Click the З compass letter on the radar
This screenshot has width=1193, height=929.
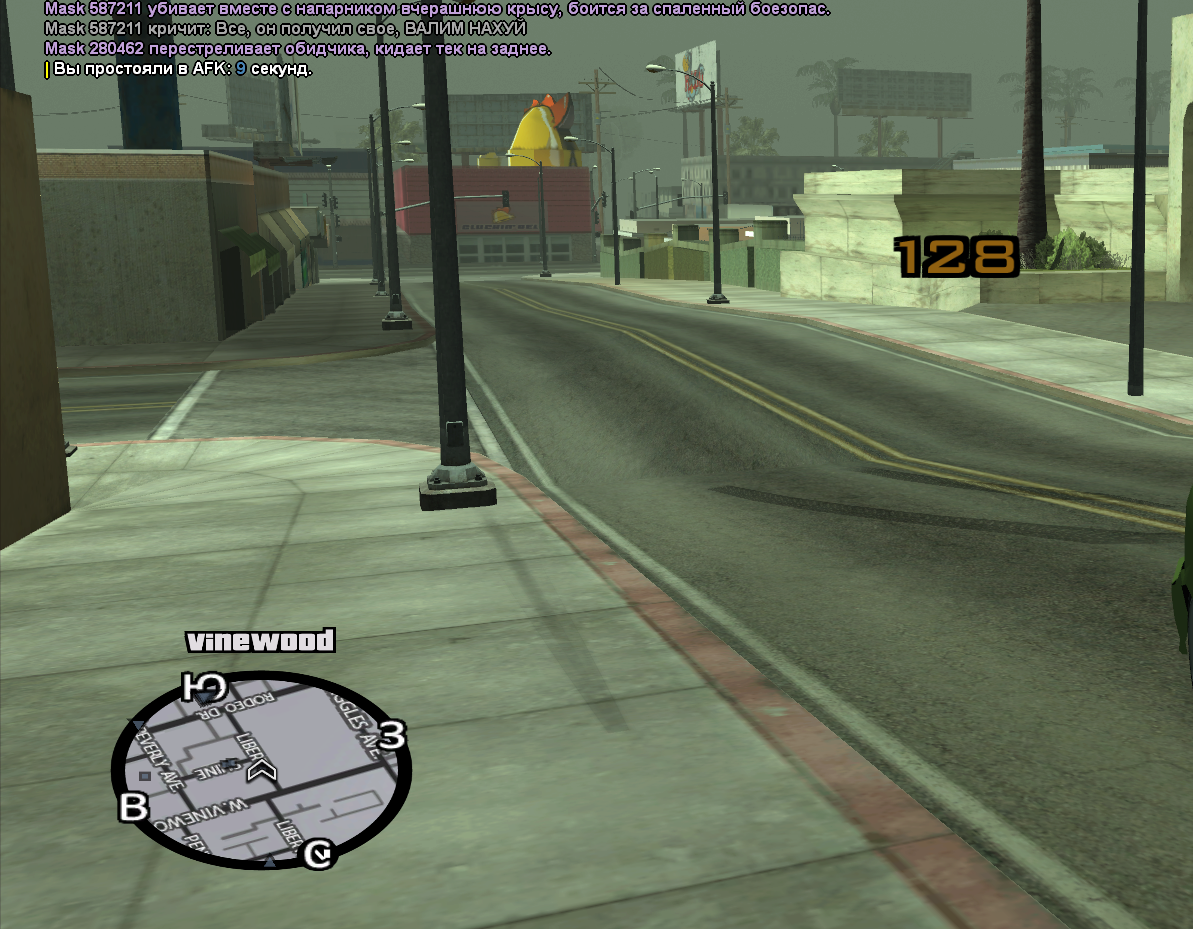pos(392,737)
